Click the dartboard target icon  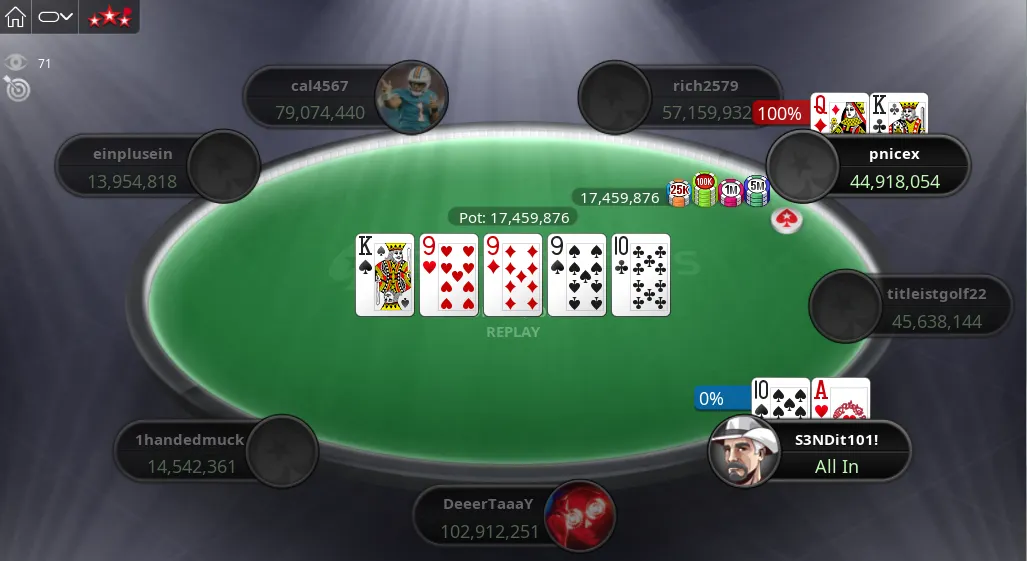[18, 89]
